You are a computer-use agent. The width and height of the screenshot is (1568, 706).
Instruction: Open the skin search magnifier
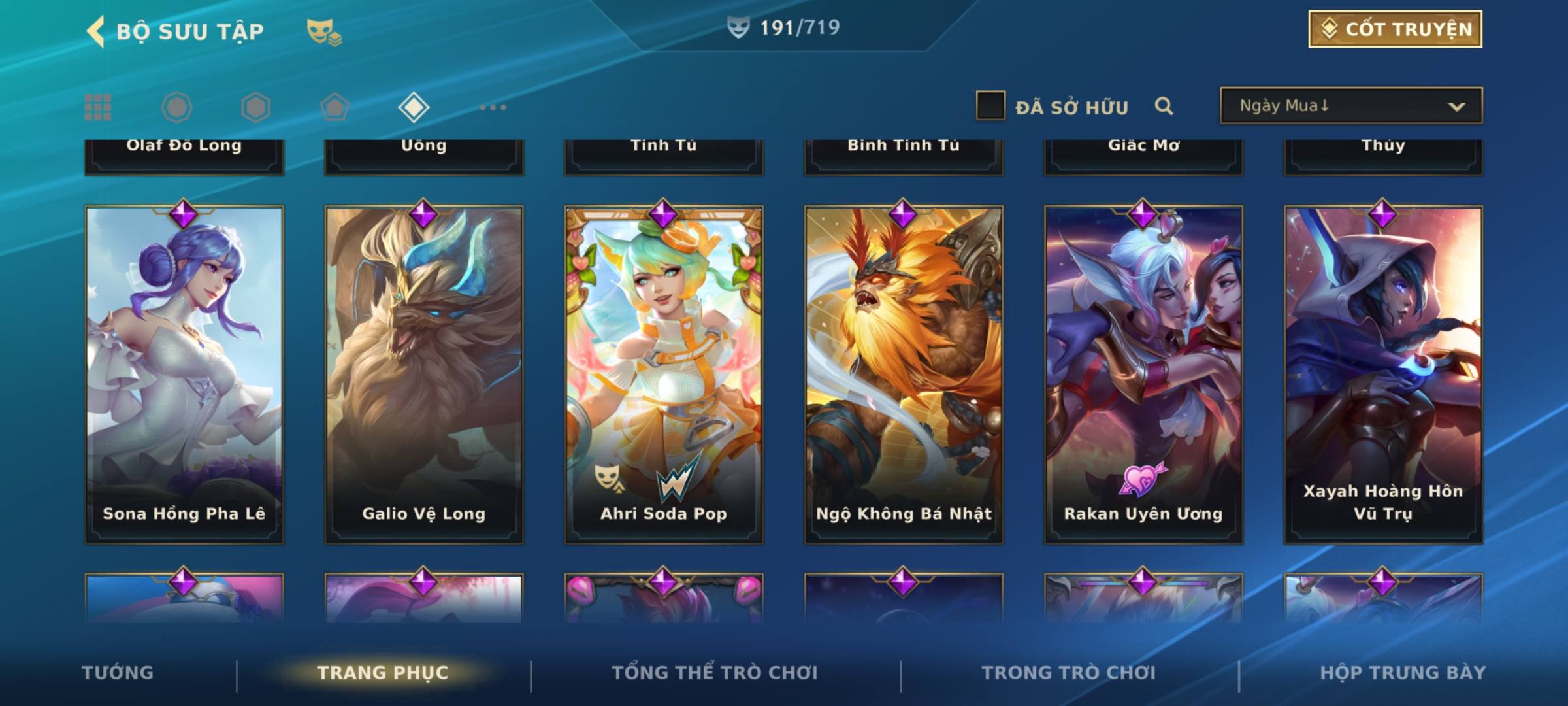1164,106
